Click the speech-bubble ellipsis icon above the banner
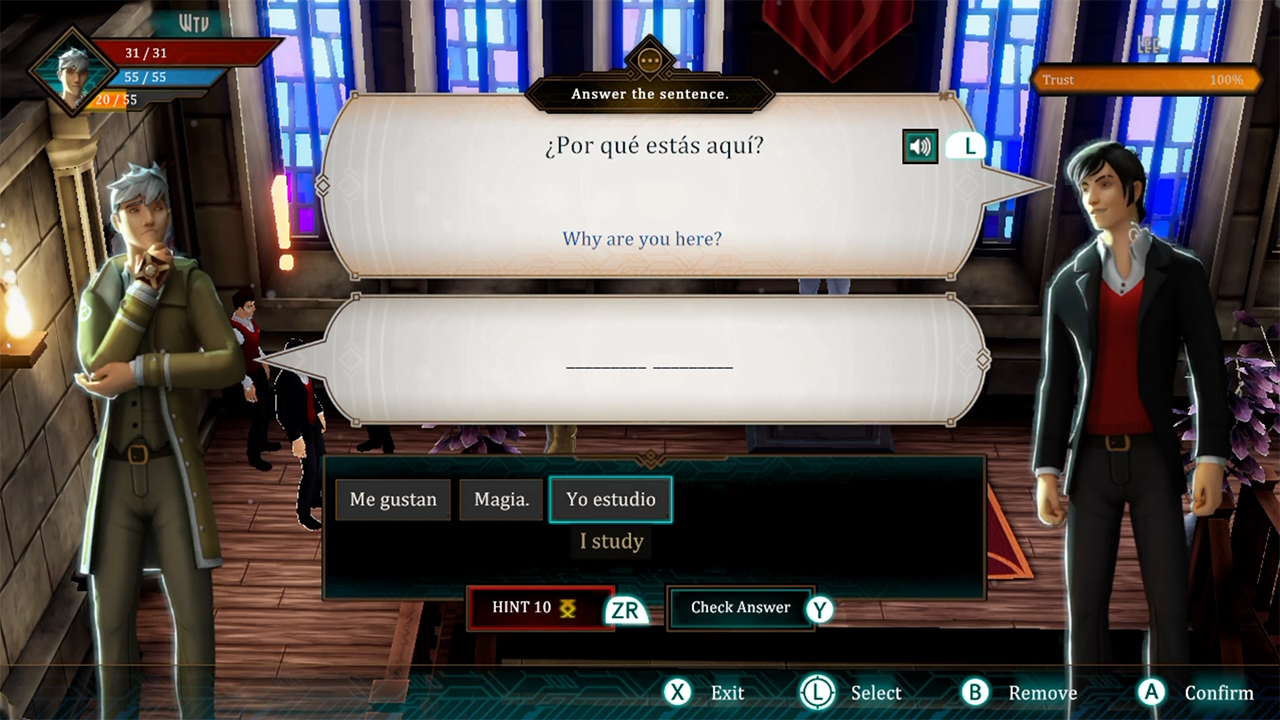The height and width of the screenshot is (720, 1280). tap(650, 60)
